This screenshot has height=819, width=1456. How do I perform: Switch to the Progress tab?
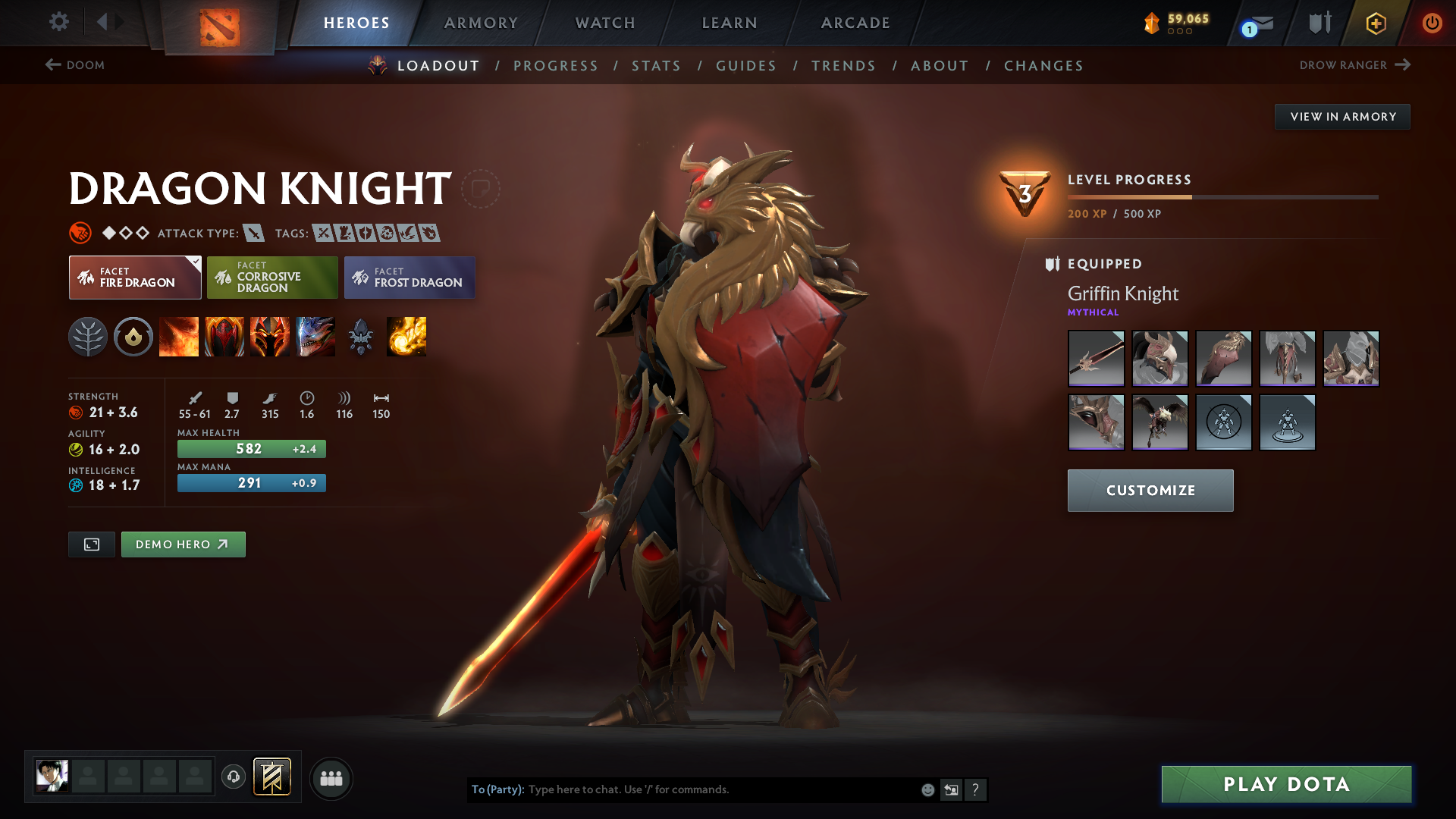tap(556, 66)
